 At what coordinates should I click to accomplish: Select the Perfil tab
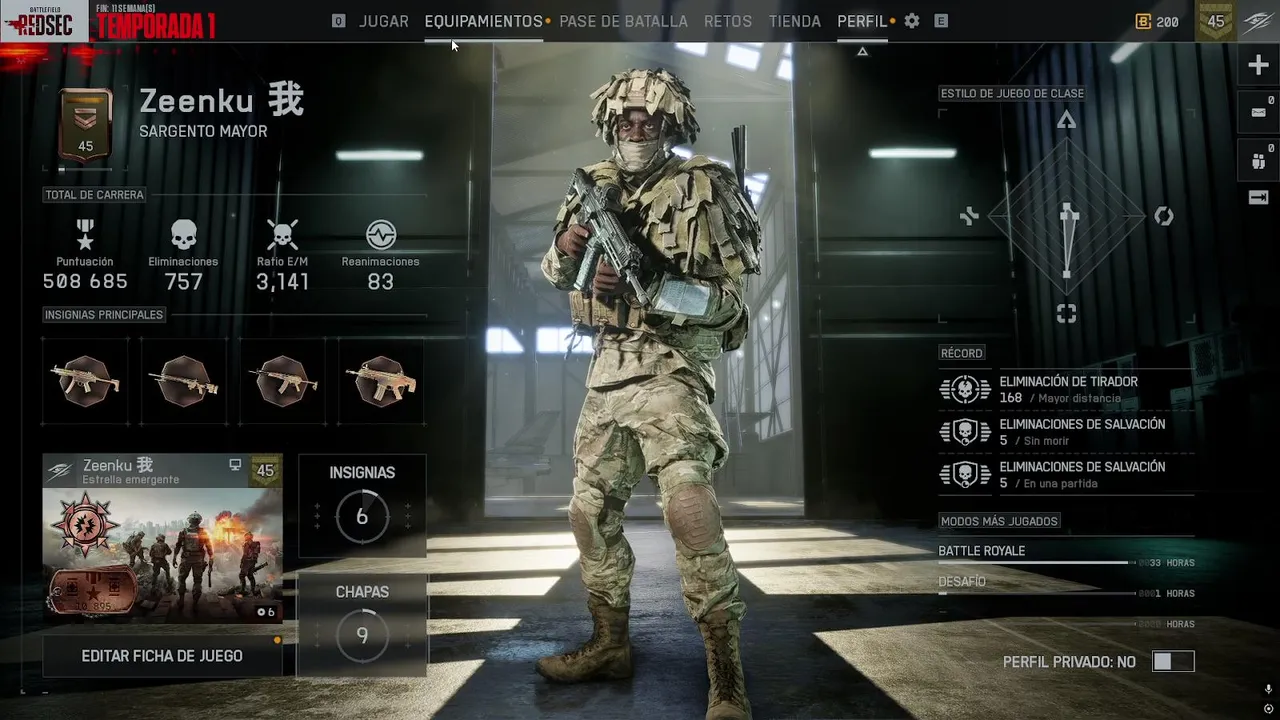click(862, 21)
